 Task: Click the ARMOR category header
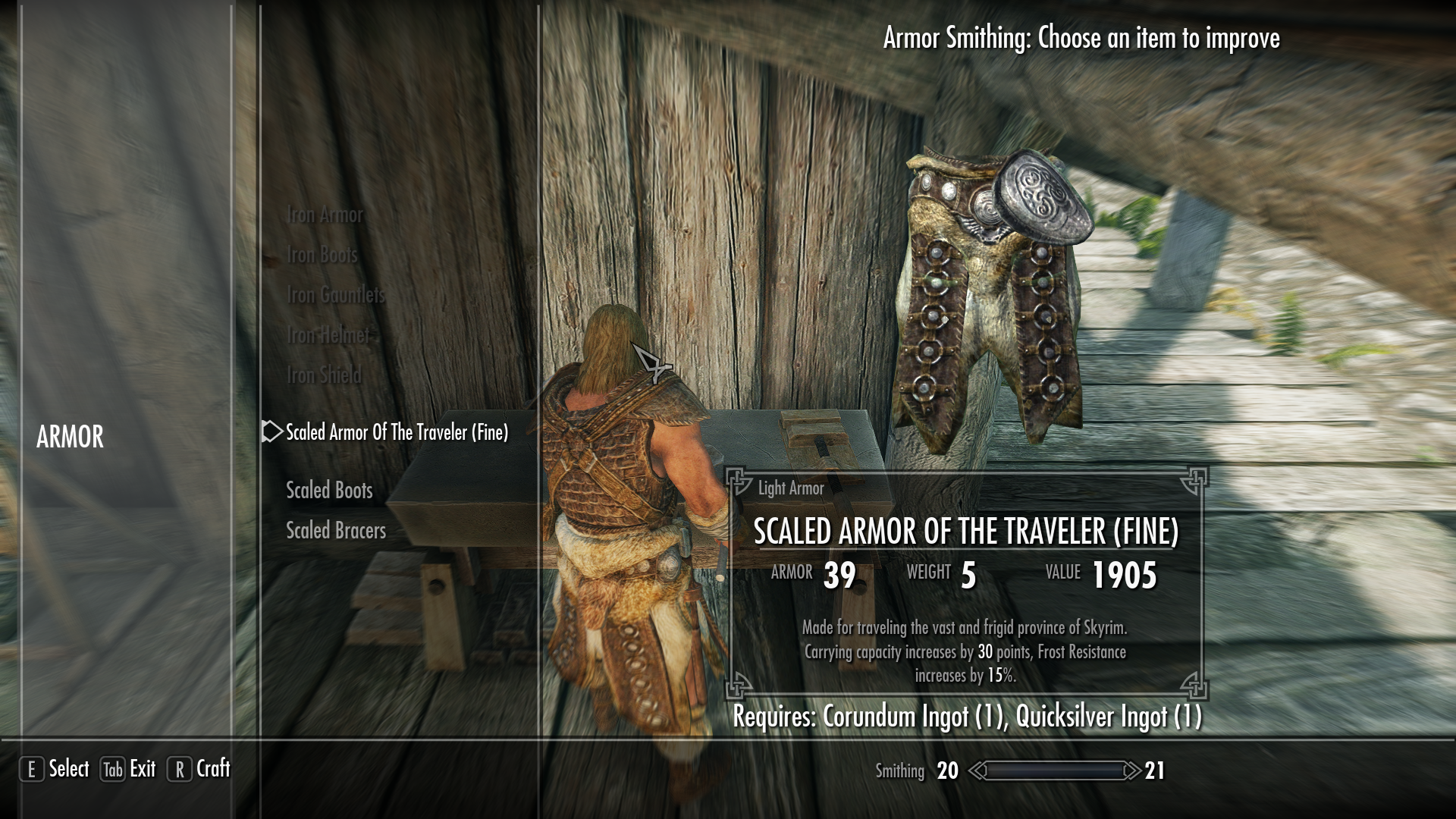[71, 437]
